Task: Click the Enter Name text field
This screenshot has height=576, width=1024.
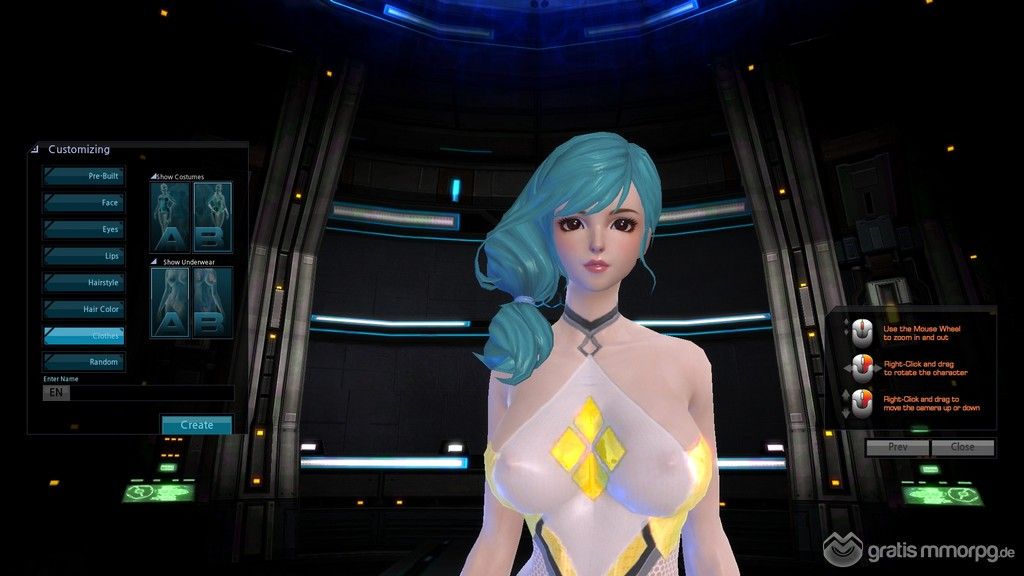Action: pos(150,393)
